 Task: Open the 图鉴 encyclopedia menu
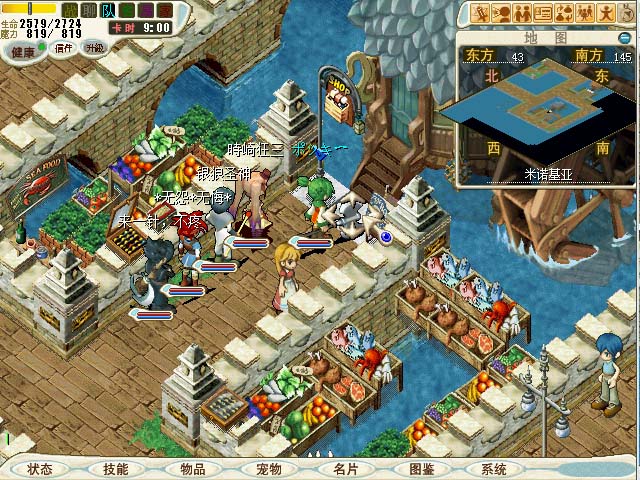click(x=421, y=469)
